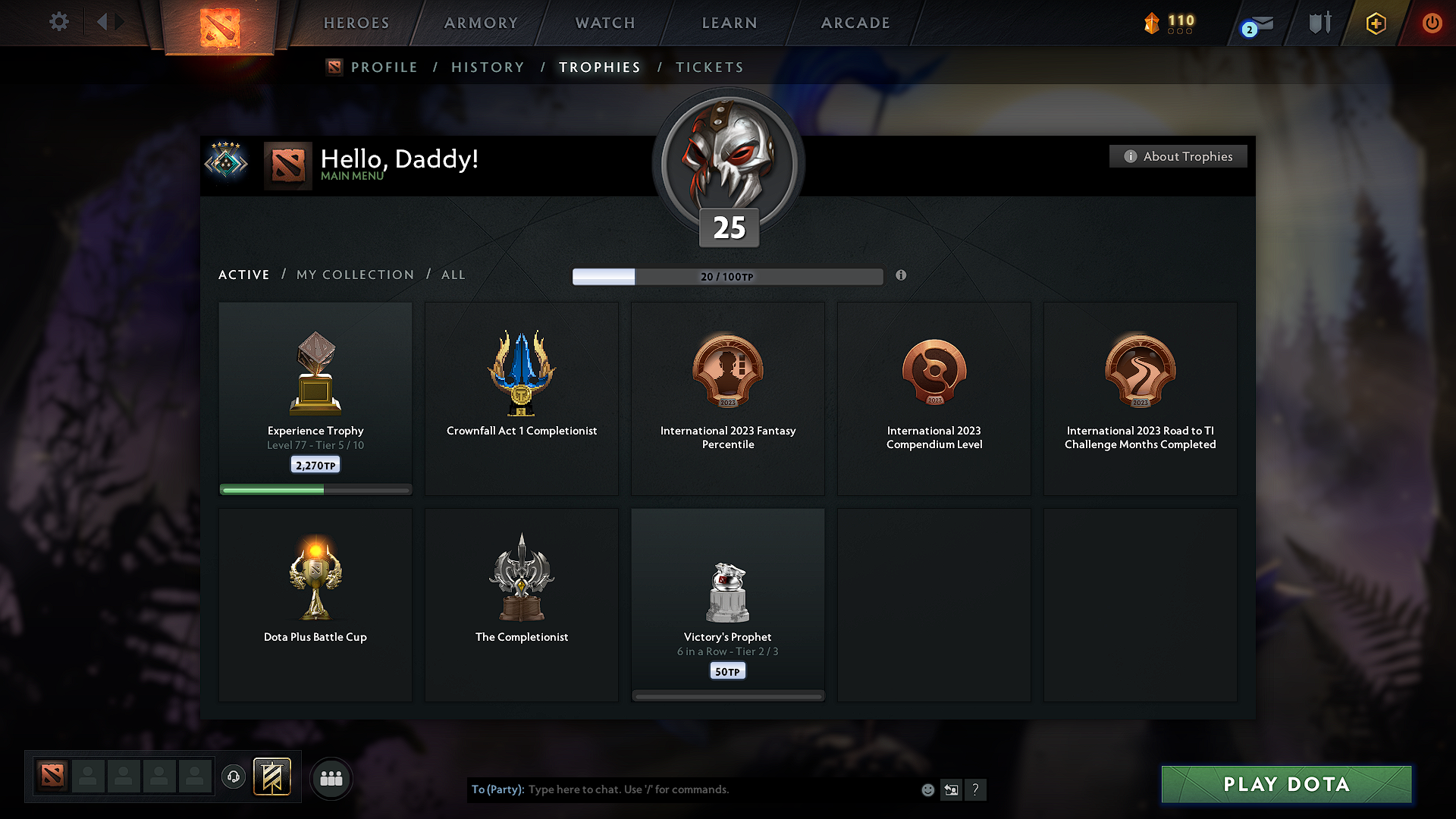Expand the info icon next to trophy progress
This screenshot has height=819, width=1456.
pos(902,276)
